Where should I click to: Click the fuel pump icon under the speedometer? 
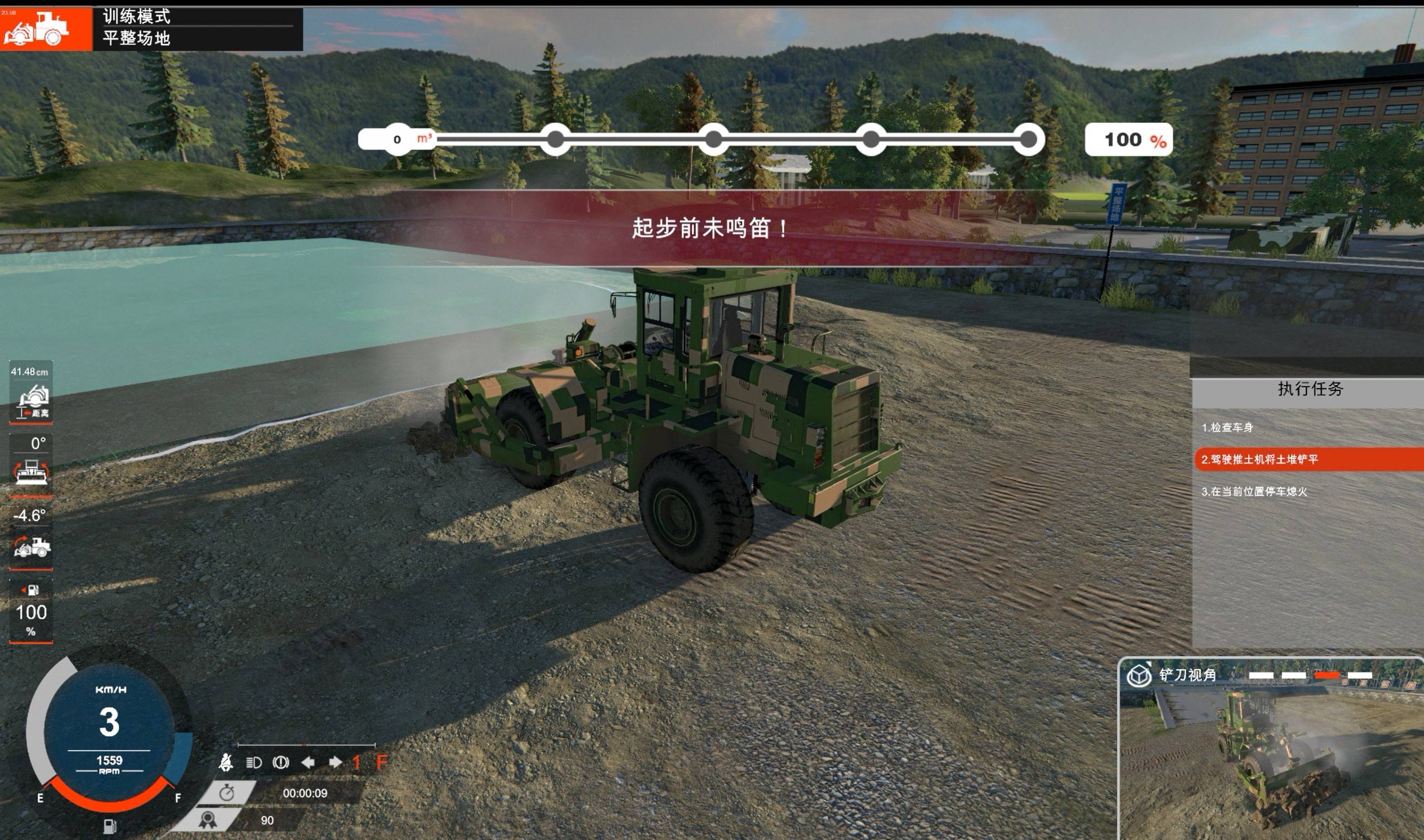coord(110,825)
